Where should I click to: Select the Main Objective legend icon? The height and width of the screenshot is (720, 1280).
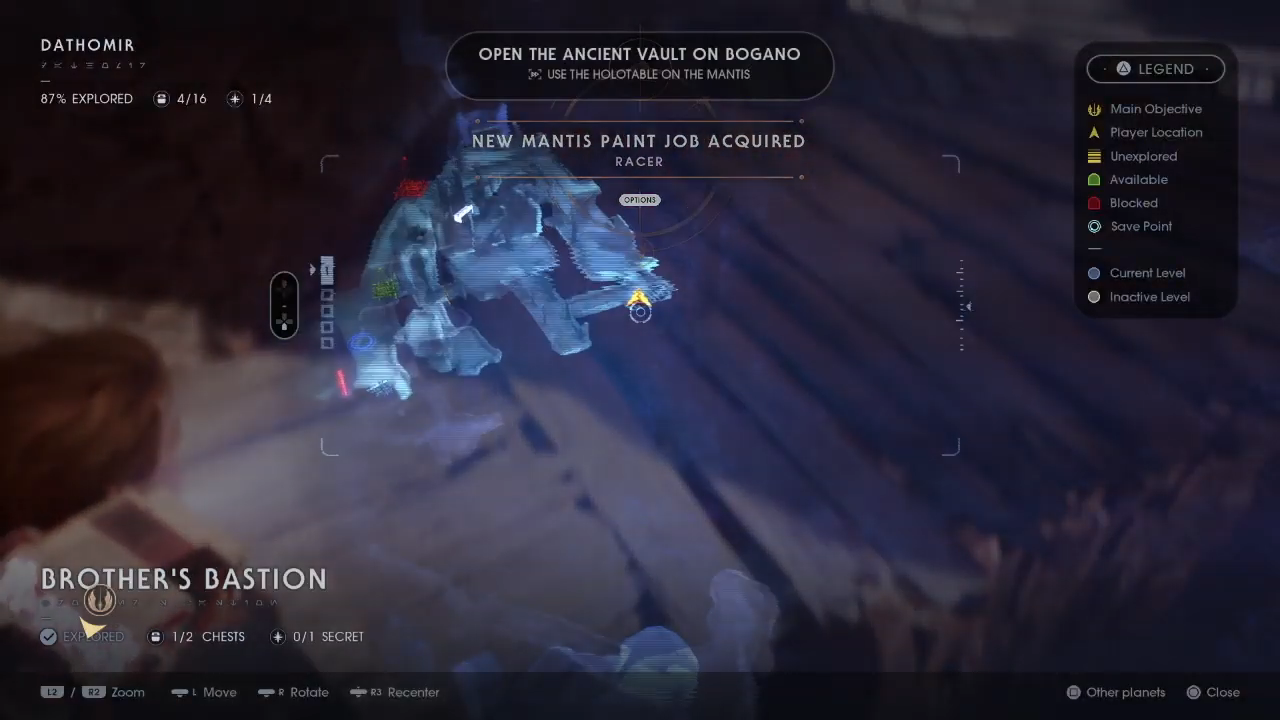(x=1094, y=109)
